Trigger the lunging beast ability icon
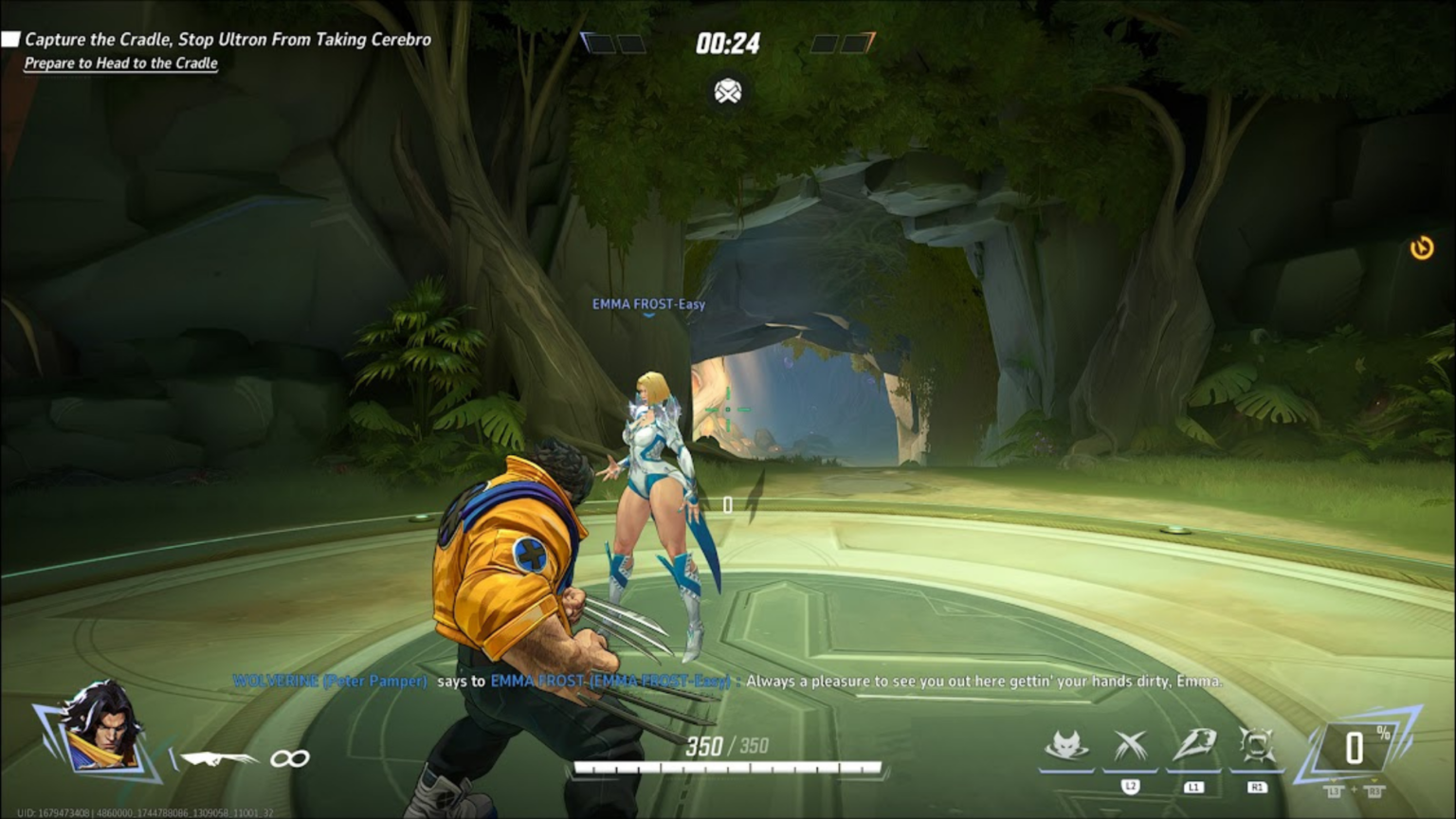Screen dimensions: 1456x819 point(1193,746)
